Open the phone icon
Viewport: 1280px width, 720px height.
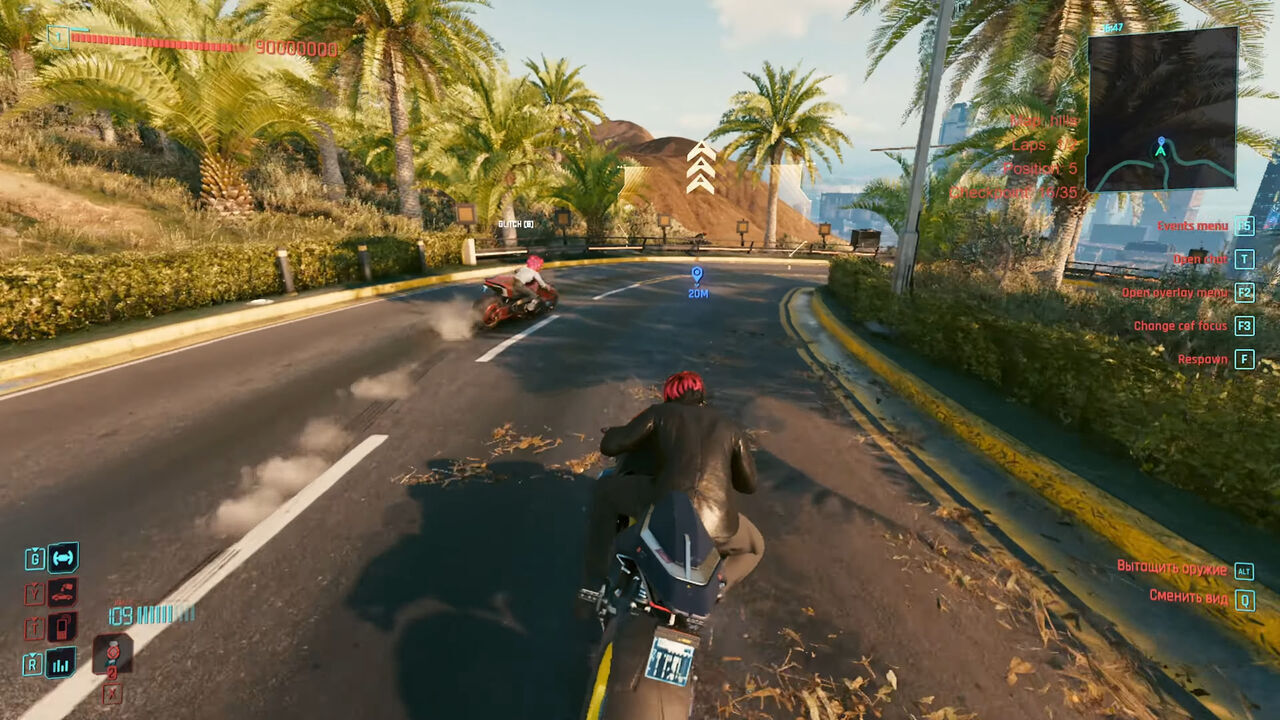point(62,627)
